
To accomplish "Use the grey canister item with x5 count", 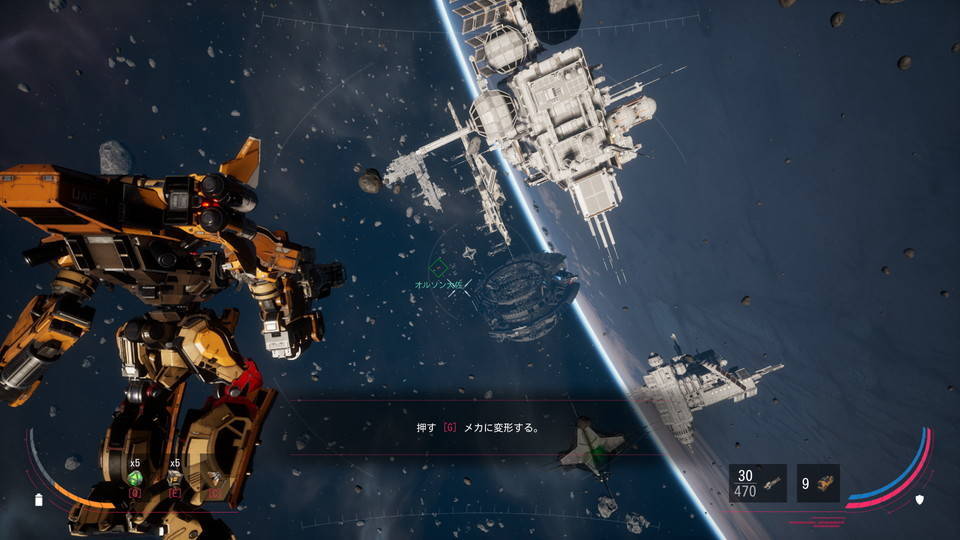I will (175, 478).
